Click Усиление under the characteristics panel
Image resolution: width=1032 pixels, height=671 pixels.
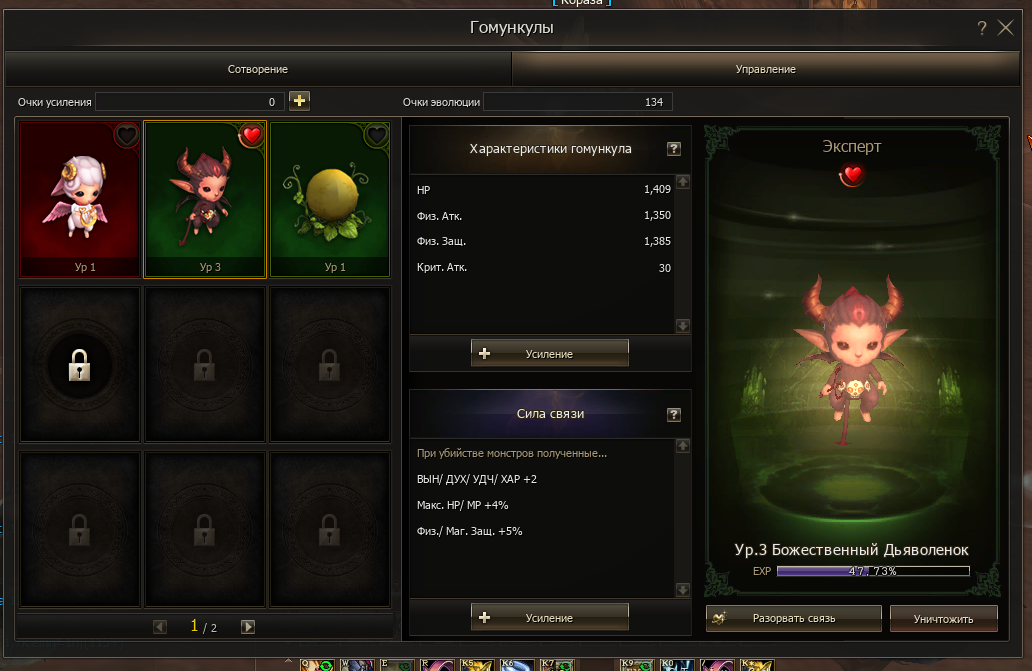[549, 354]
